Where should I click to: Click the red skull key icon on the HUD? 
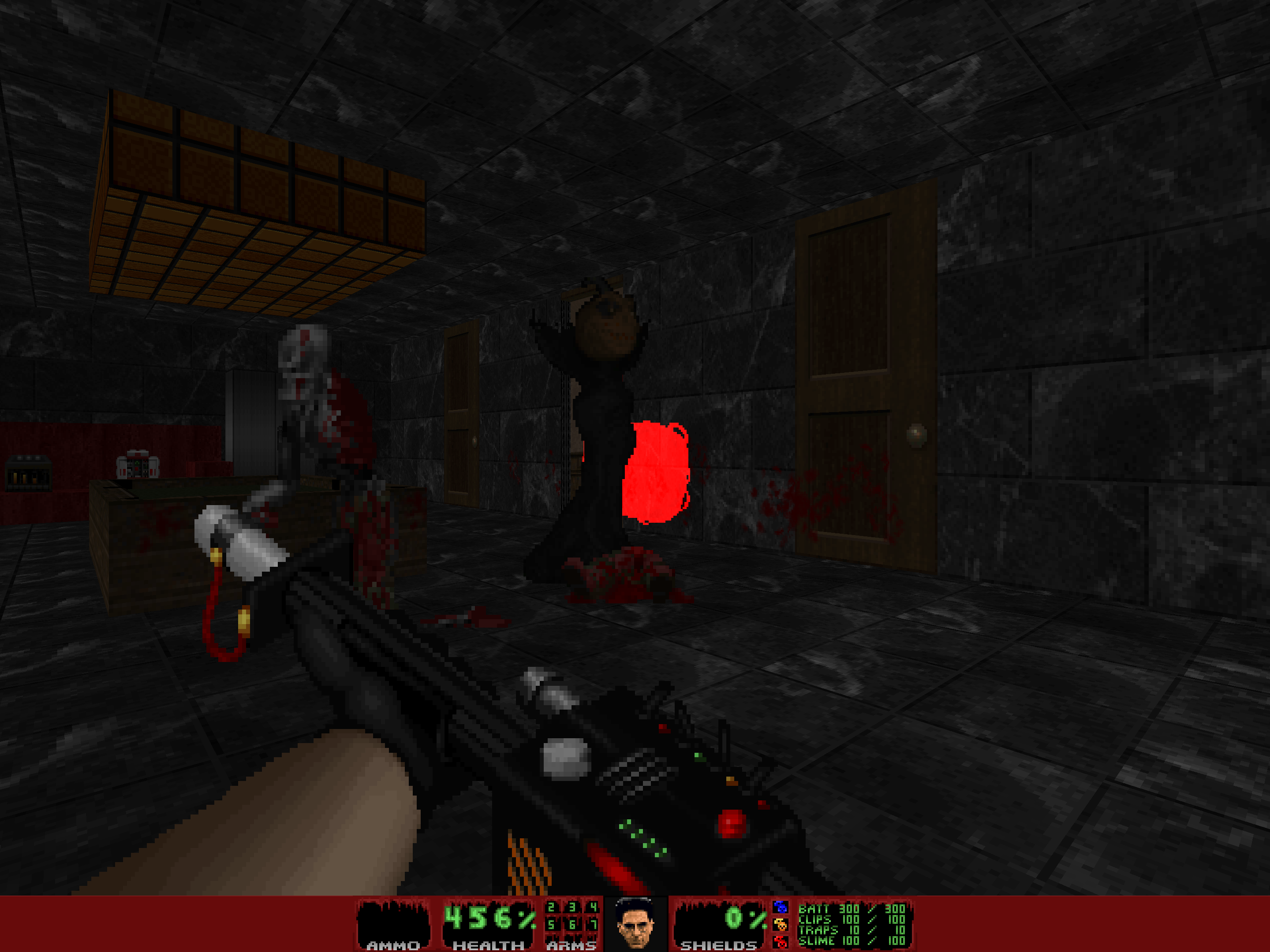[781, 942]
